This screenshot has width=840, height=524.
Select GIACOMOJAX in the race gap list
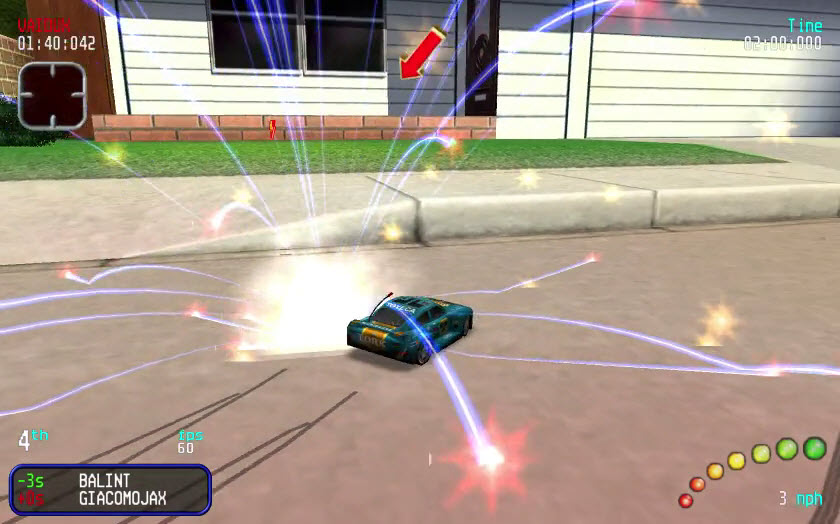(122, 497)
